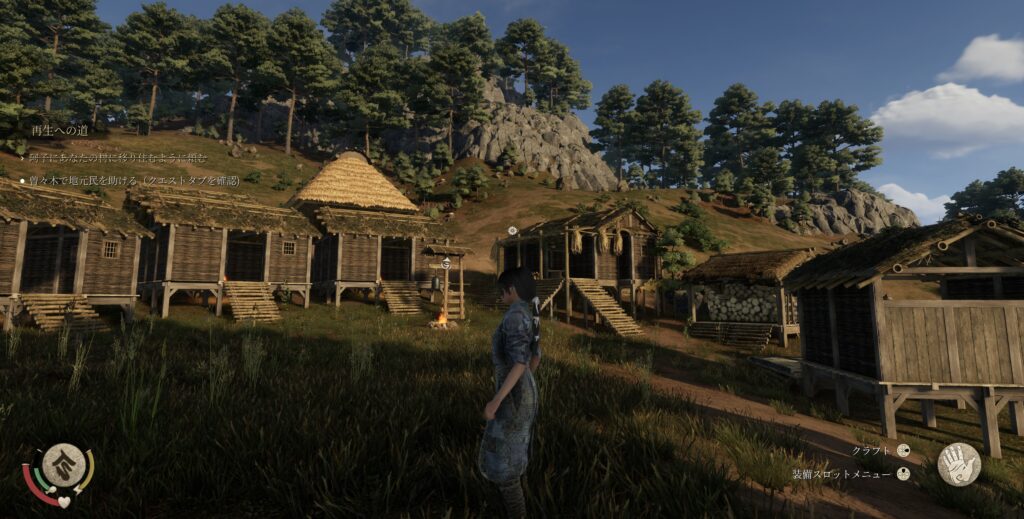Click the open hand equipped-slot icon

coord(958,464)
